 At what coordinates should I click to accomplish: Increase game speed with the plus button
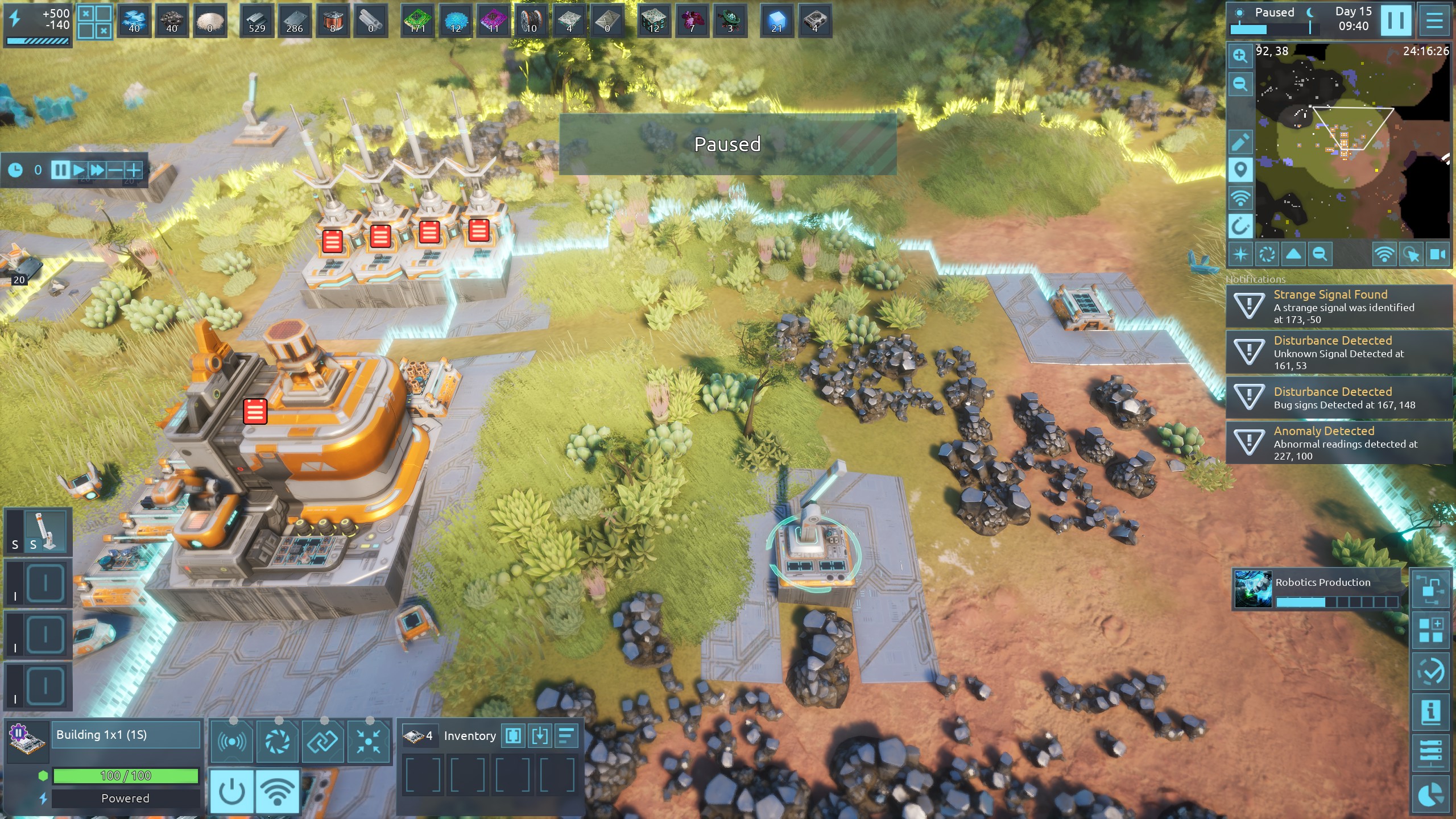click(134, 169)
